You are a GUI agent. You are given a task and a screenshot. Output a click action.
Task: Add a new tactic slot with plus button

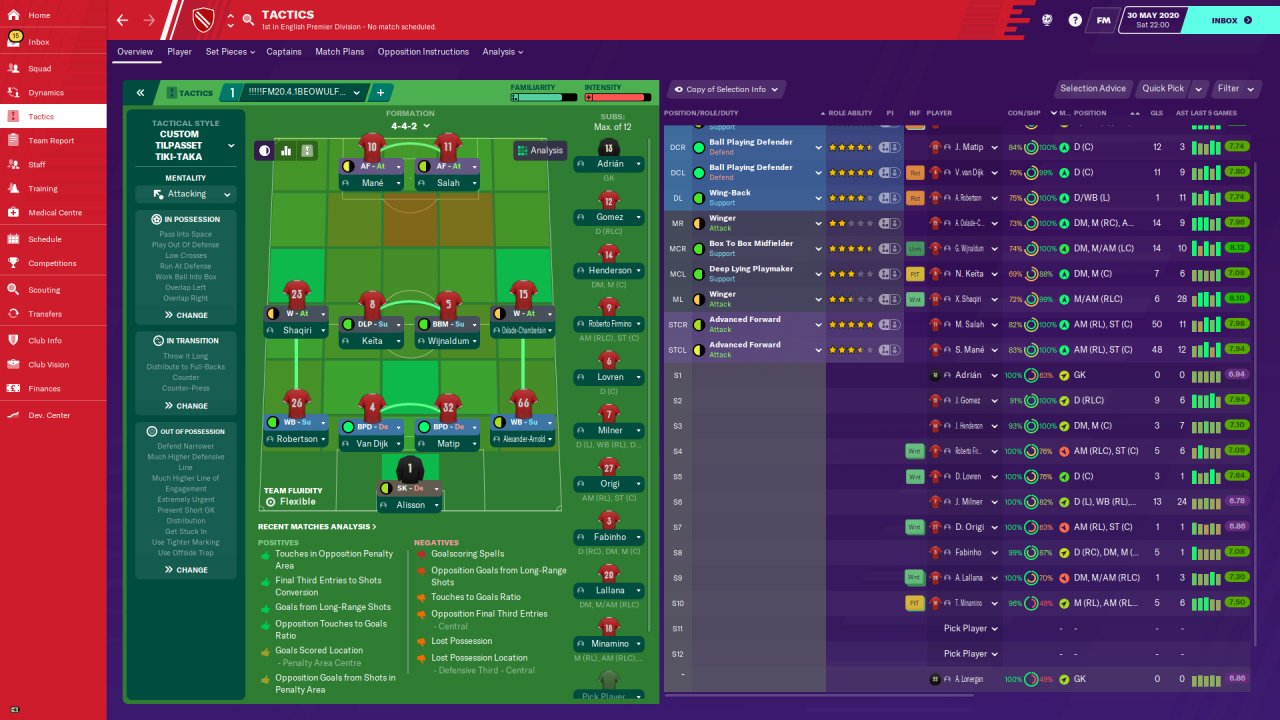click(380, 92)
